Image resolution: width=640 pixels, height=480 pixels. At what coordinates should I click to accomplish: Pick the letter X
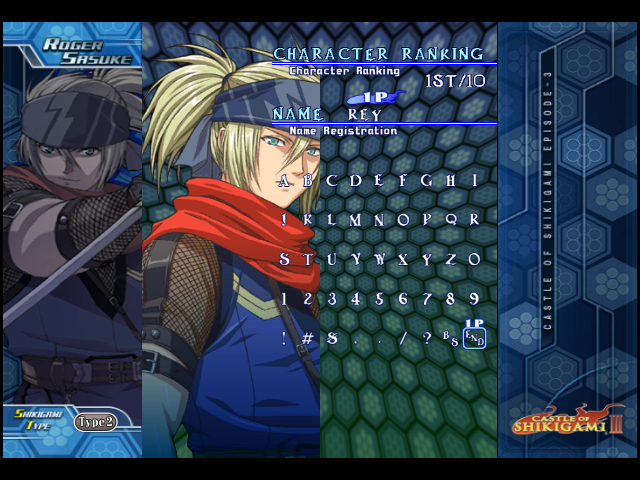pos(403,259)
